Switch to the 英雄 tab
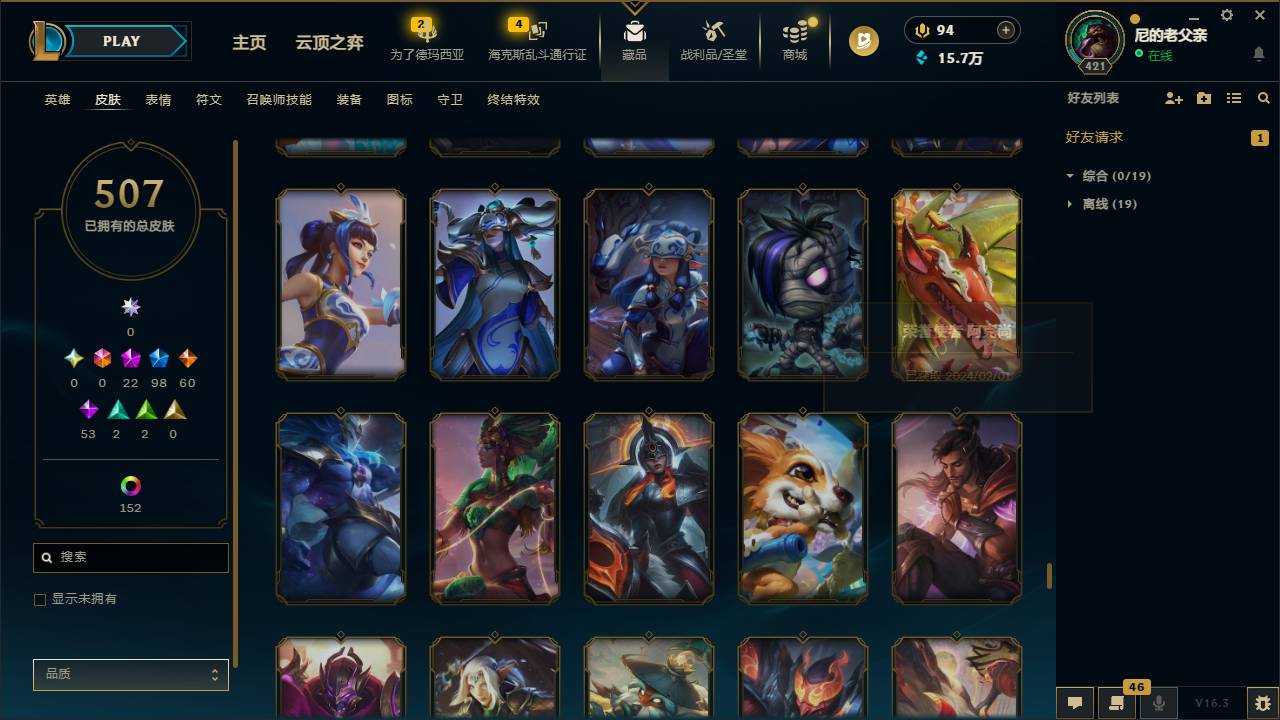The width and height of the screenshot is (1280, 720). click(57, 100)
